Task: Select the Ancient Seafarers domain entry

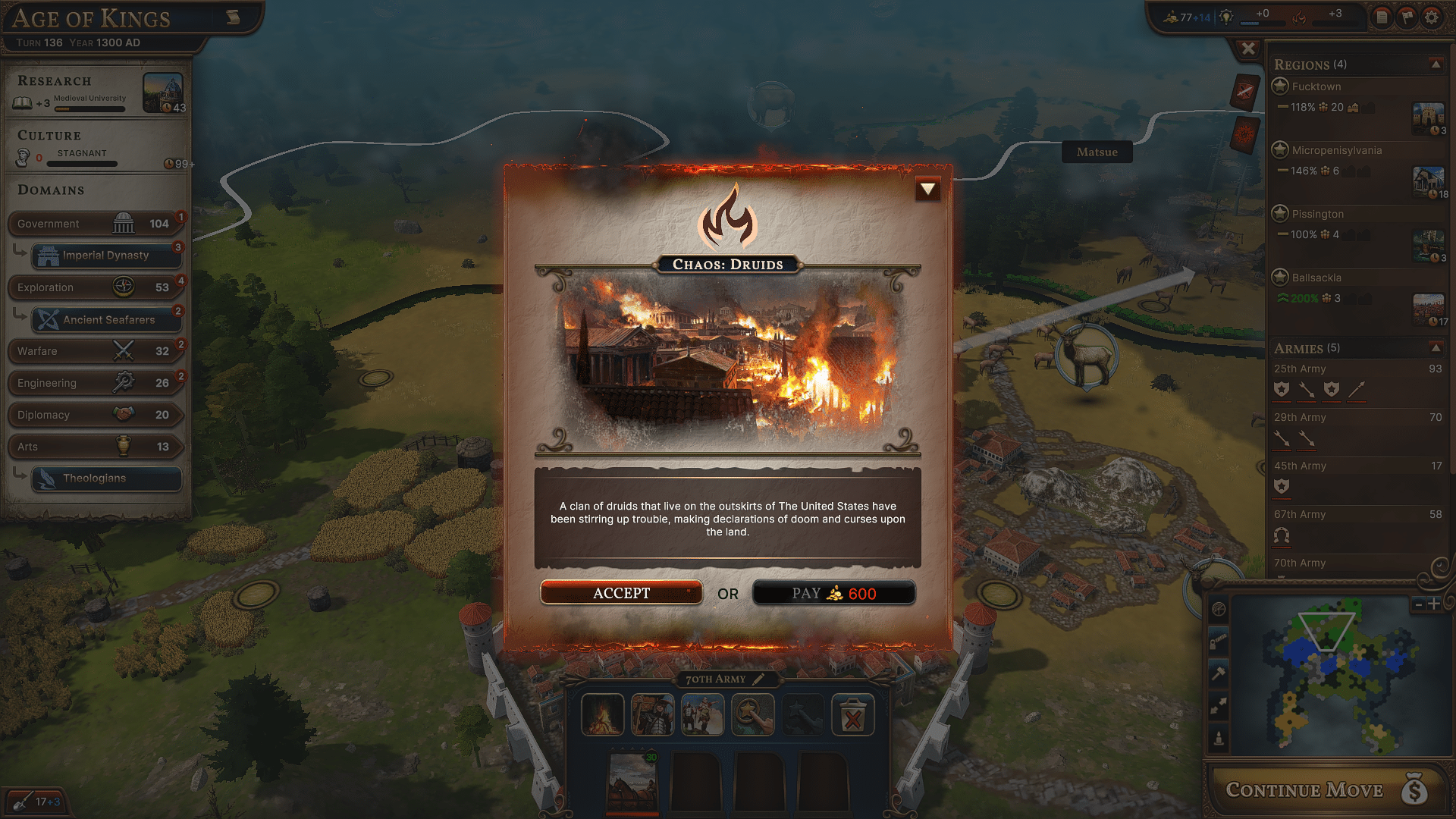Action: click(x=105, y=319)
